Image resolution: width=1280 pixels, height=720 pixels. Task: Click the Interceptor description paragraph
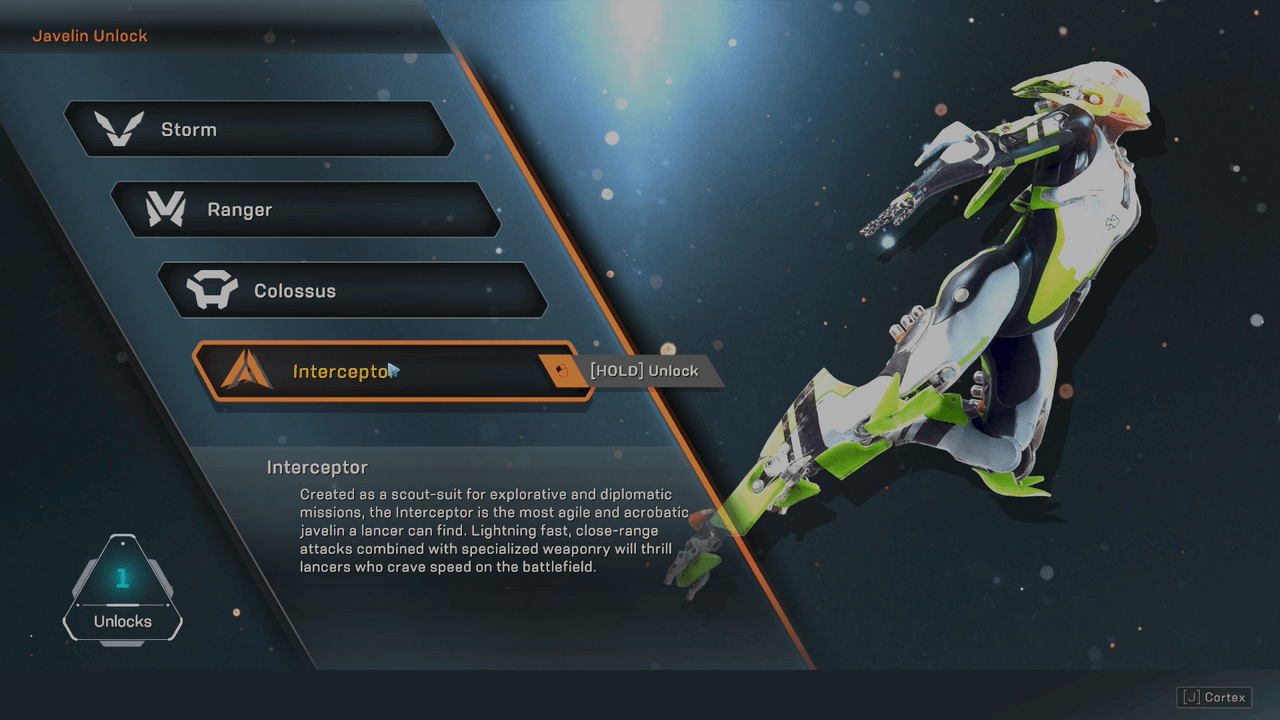click(x=490, y=530)
